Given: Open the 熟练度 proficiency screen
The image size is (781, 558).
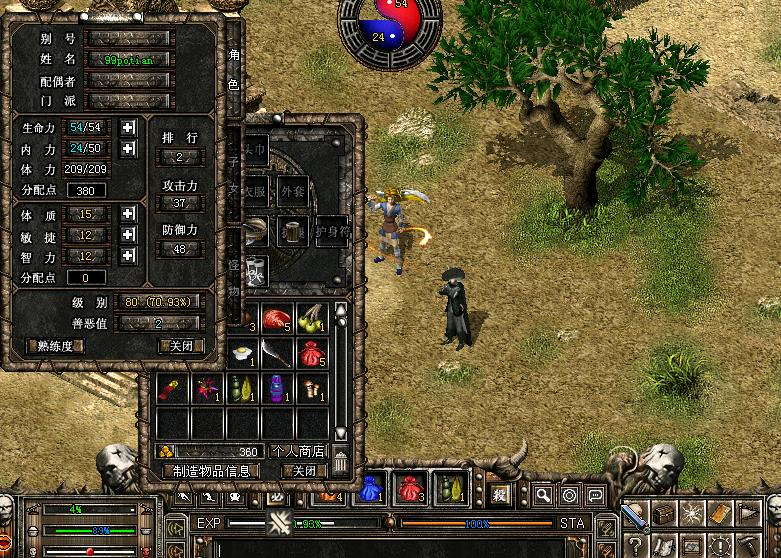Looking at the screenshot, I should pos(55,346).
